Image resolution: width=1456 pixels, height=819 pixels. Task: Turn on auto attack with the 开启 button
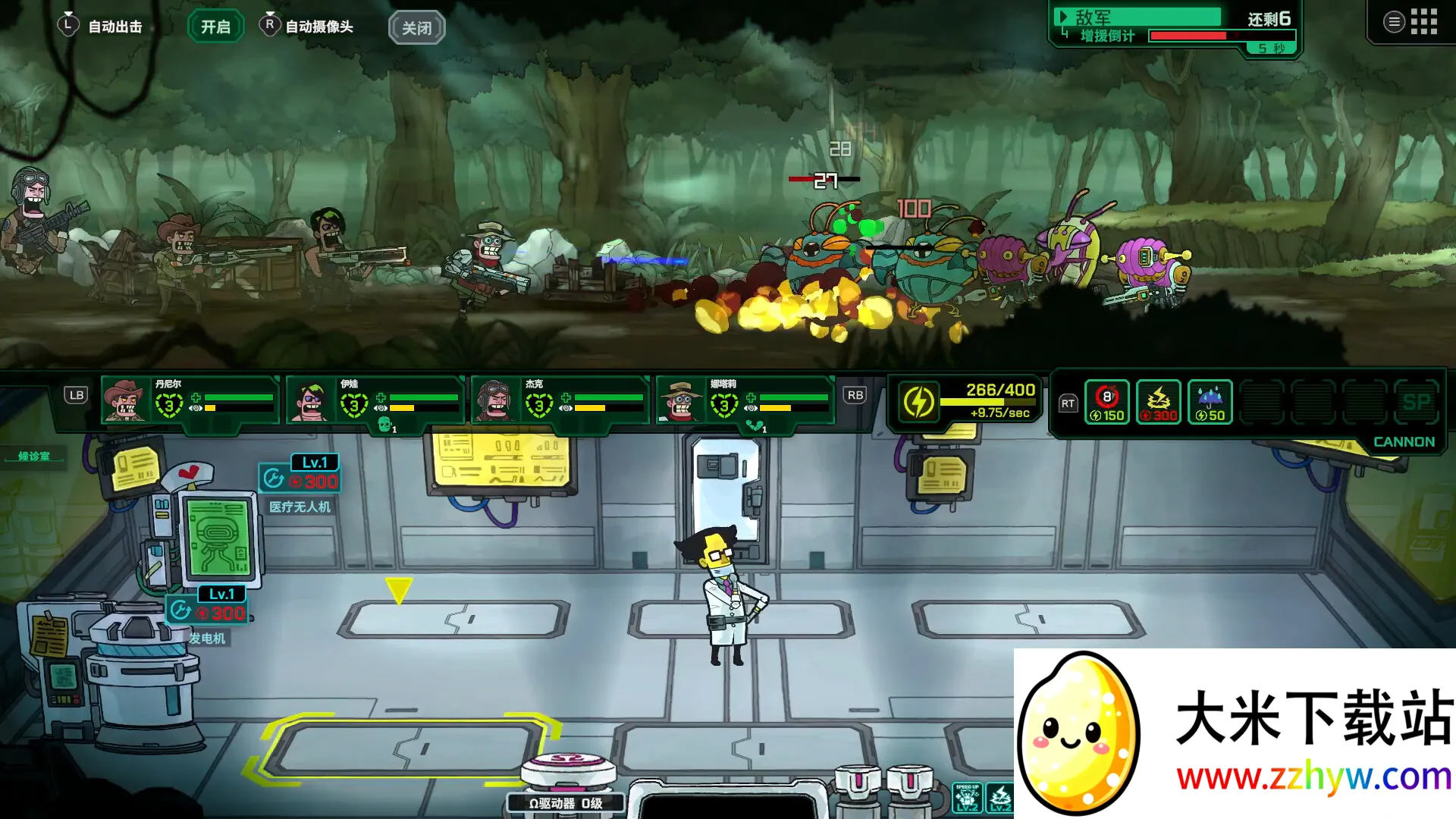(215, 27)
